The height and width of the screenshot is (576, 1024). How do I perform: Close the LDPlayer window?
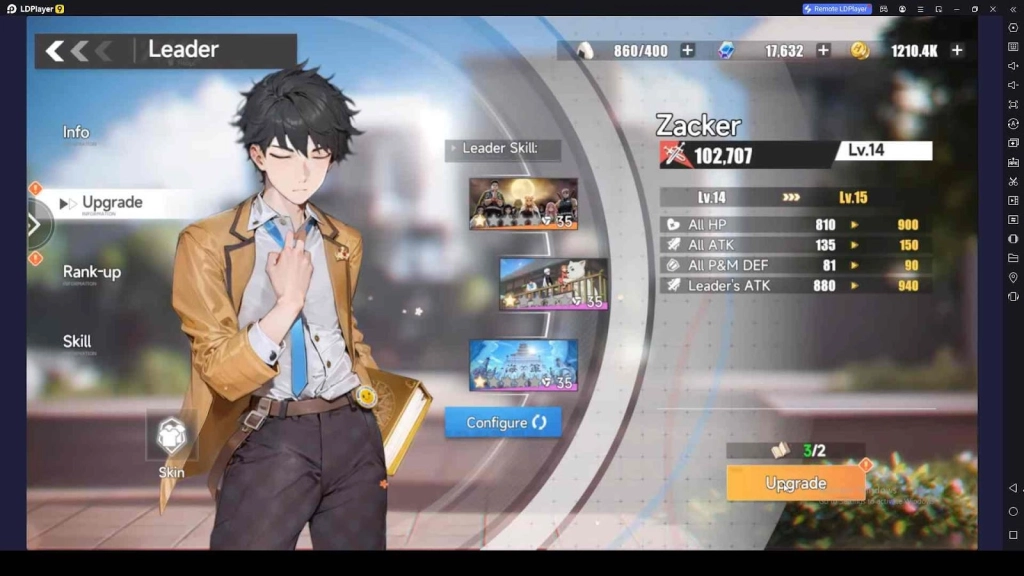(x=993, y=9)
